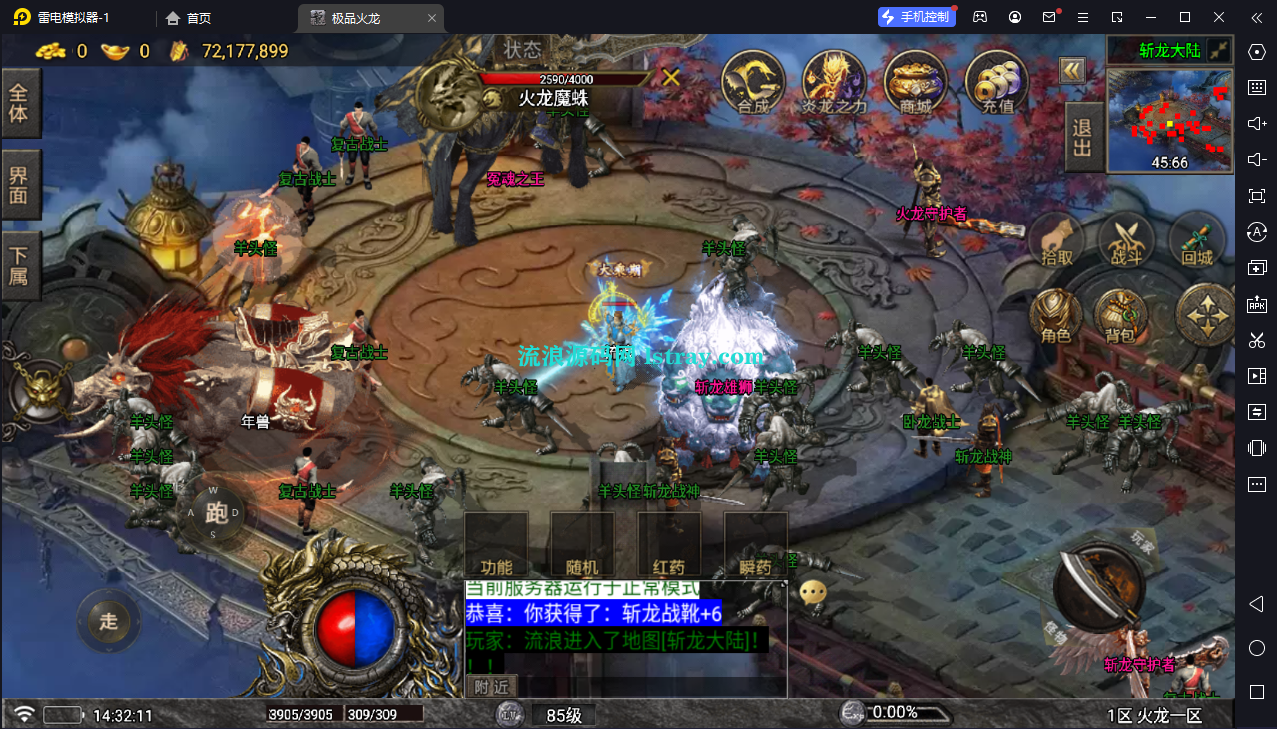The height and width of the screenshot is (729, 1277).
Task: Select the 全体 side tab
Action: pyautogui.click(x=19, y=102)
